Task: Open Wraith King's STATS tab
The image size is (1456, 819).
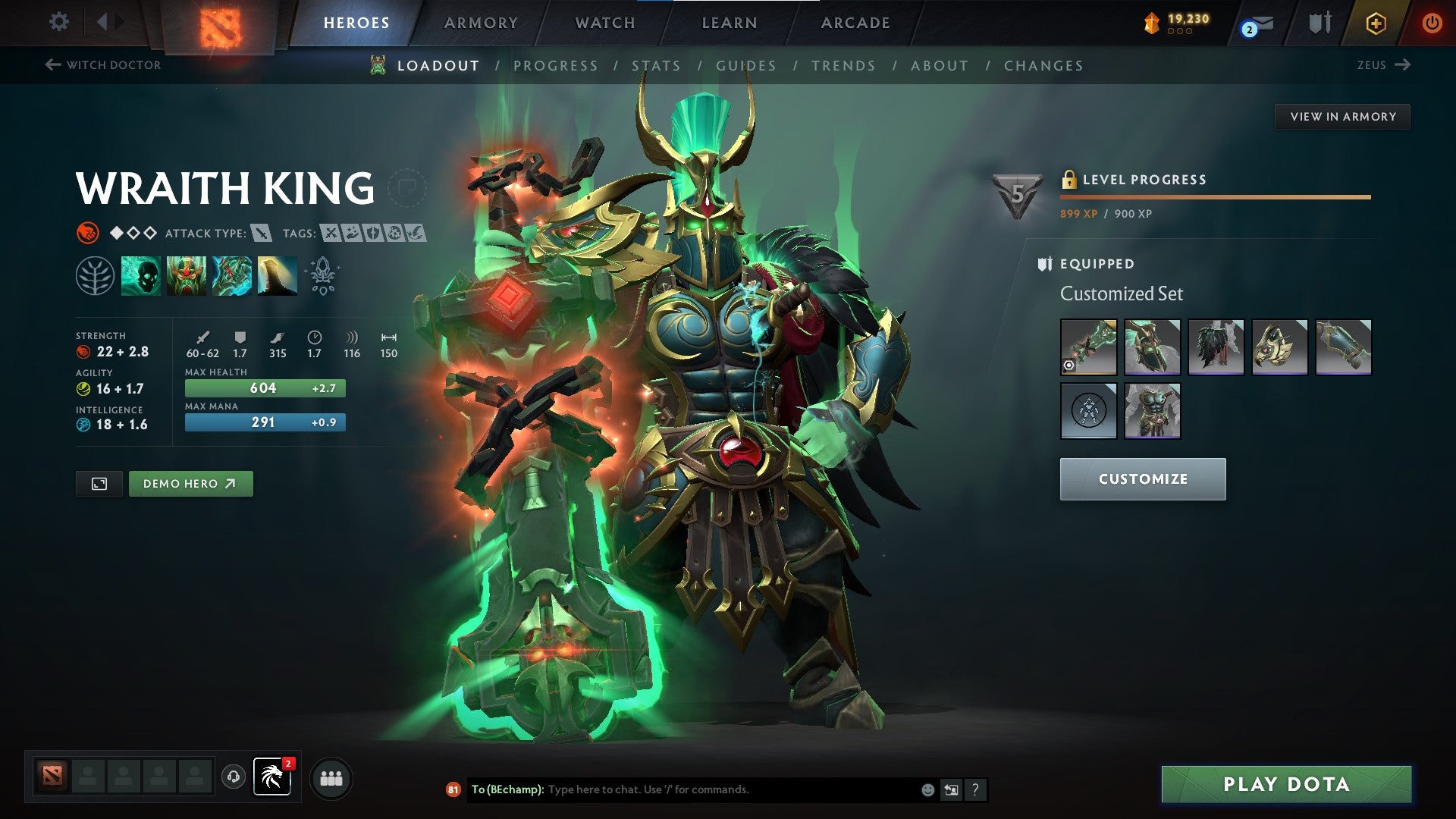Action: [x=657, y=65]
